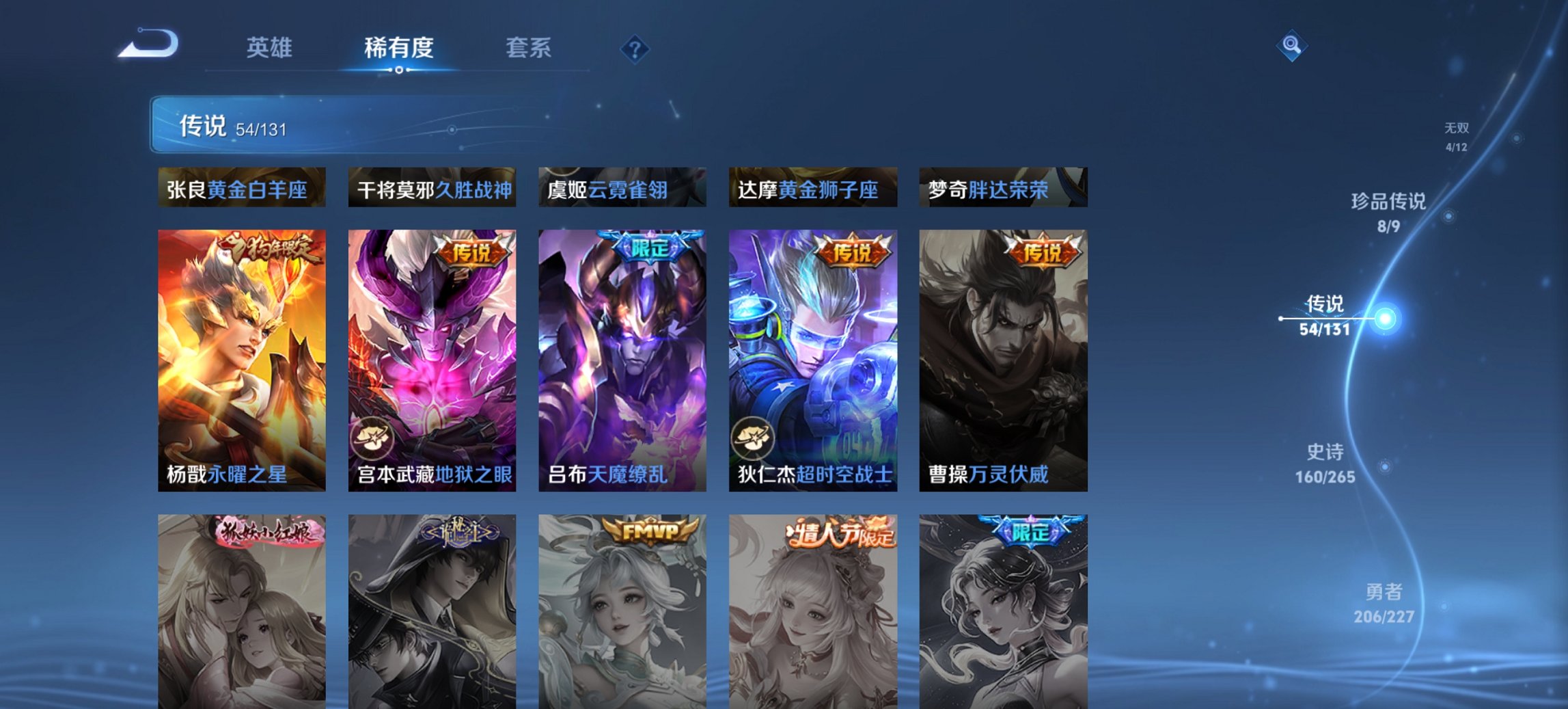Screen dimensions: 1568x709
Task: Select the 稀有度 tab
Action: 399,48
